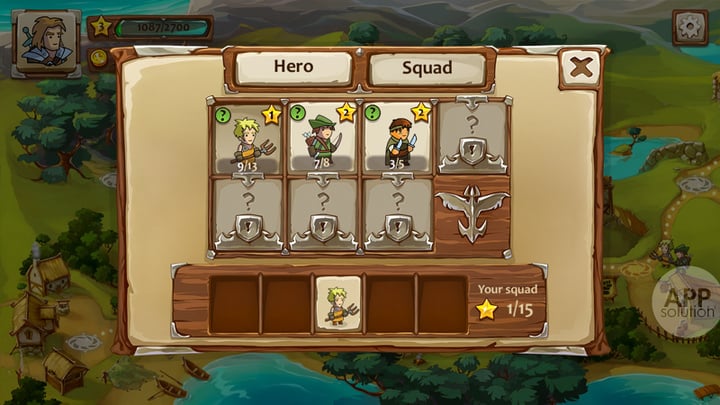Remove the peasant from the squad bar
This screenshot has width=720, height=405.
[x=338, y=304]
